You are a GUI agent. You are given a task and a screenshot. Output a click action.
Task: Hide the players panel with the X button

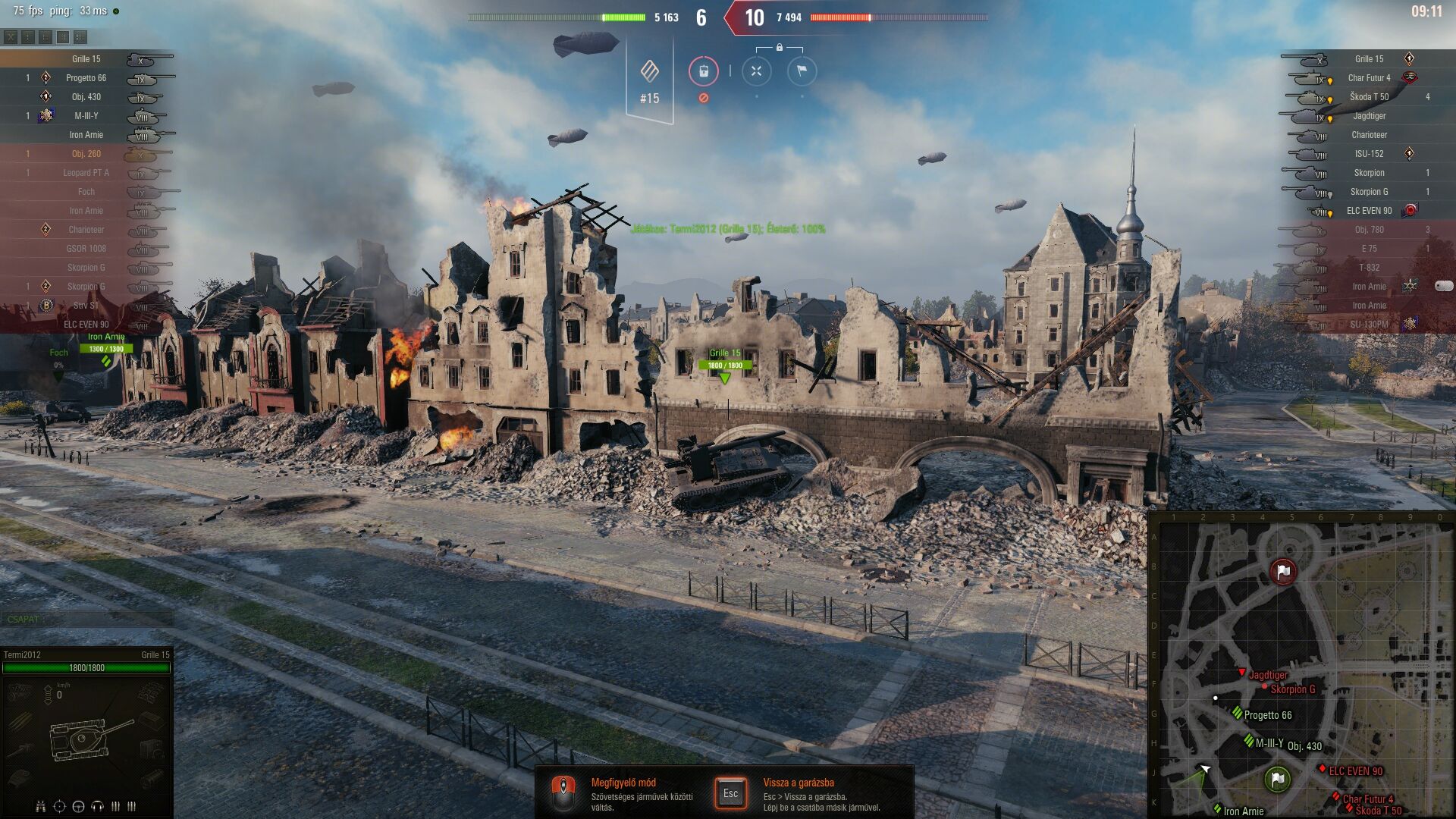coord(11,37)
